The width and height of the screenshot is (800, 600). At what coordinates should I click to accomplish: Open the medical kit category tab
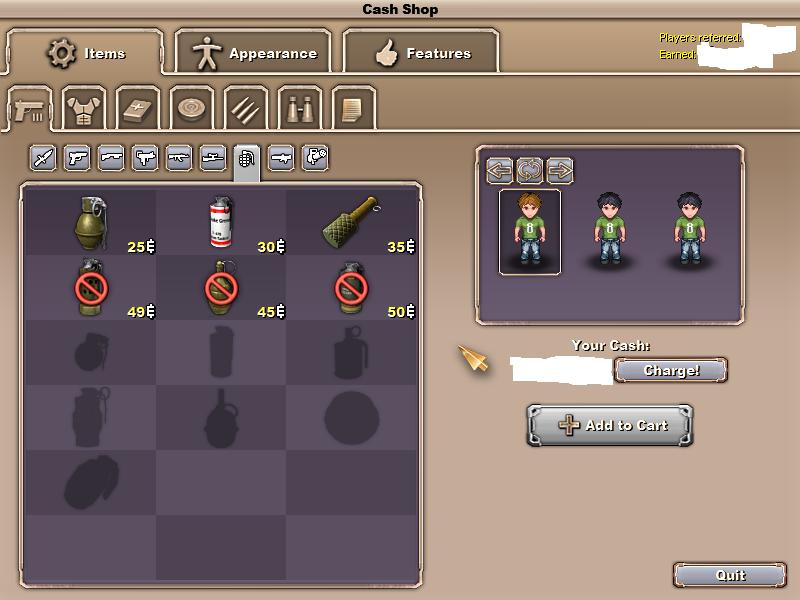click(138, 108)
